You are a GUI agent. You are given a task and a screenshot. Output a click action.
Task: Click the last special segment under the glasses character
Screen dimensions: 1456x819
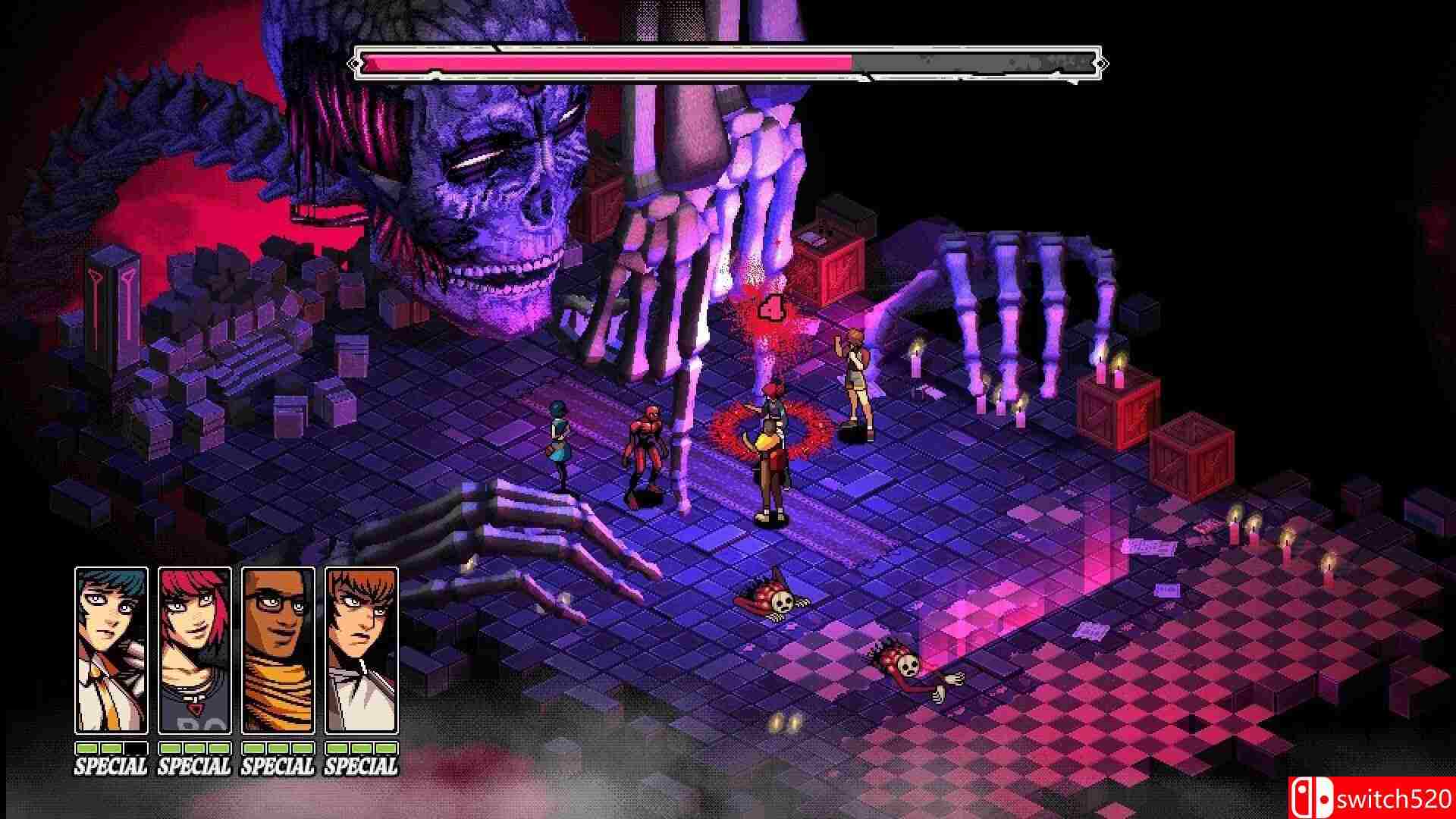coord(302,748)
